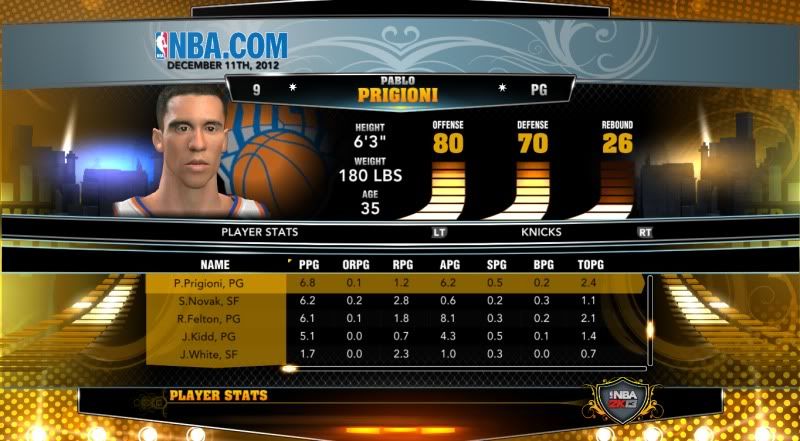Image resolution: width=800 pixels, height=441 pixels.
Task: Sort players by APG column header
Action: [449, 265]
